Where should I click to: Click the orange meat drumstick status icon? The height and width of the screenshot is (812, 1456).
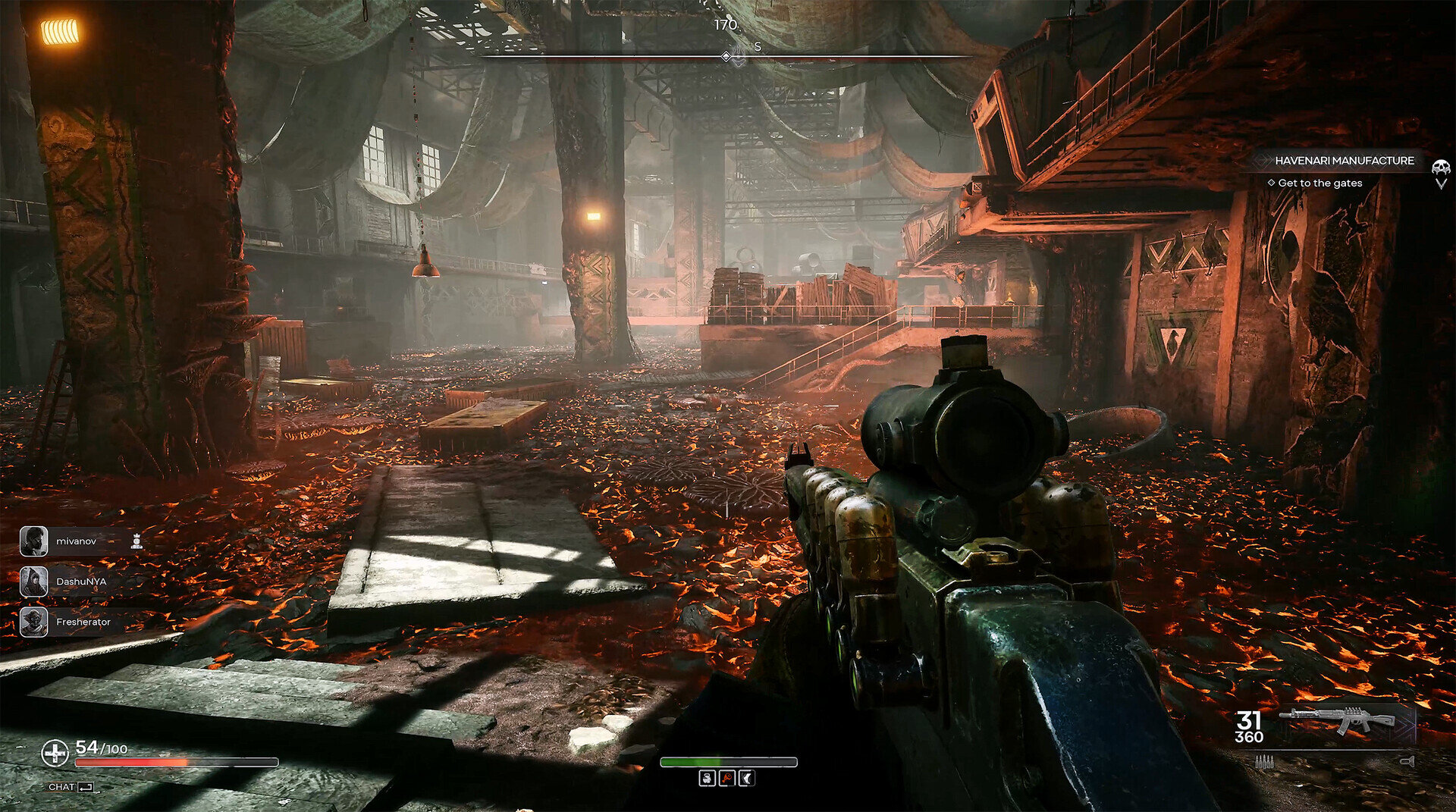[x=726, y=779]
